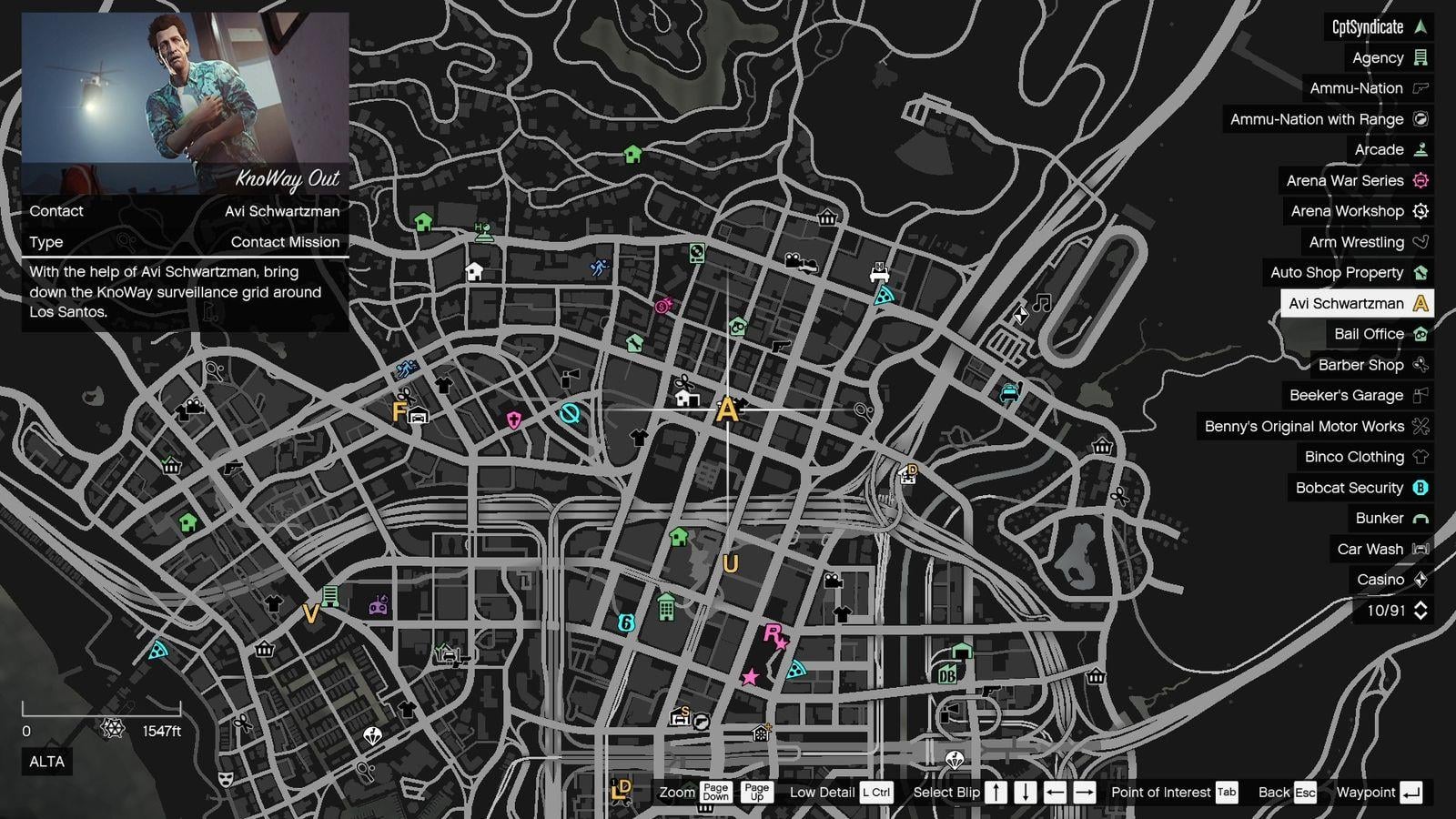Click the Bunker icon in the legend
The image size is (1456, 819).
[1419, 518]
